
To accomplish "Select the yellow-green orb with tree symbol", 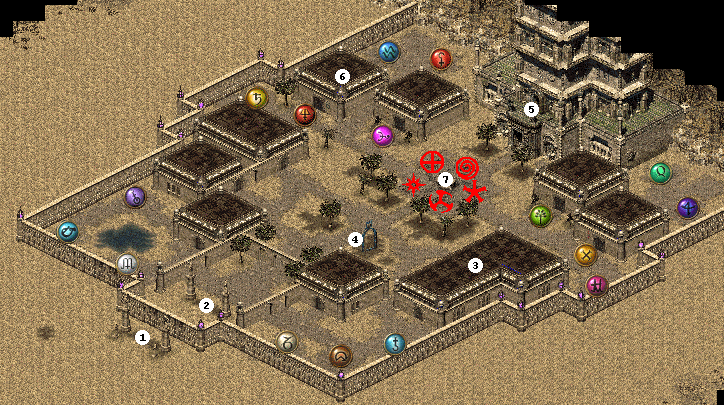I will point(540,214).
